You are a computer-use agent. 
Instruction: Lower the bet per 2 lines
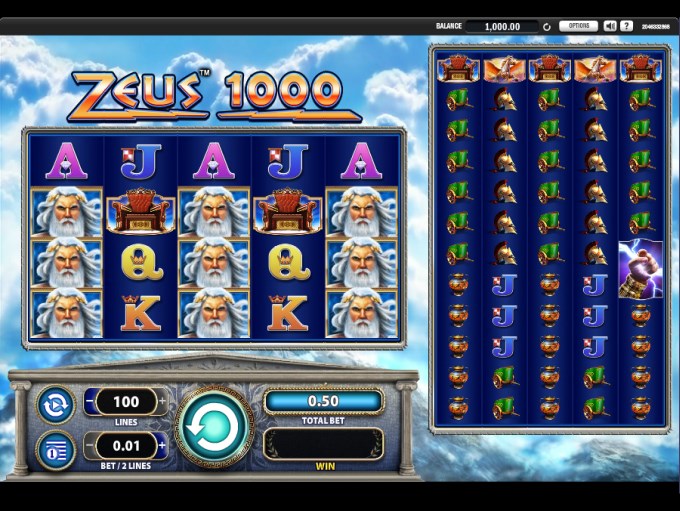click(89, 443)
